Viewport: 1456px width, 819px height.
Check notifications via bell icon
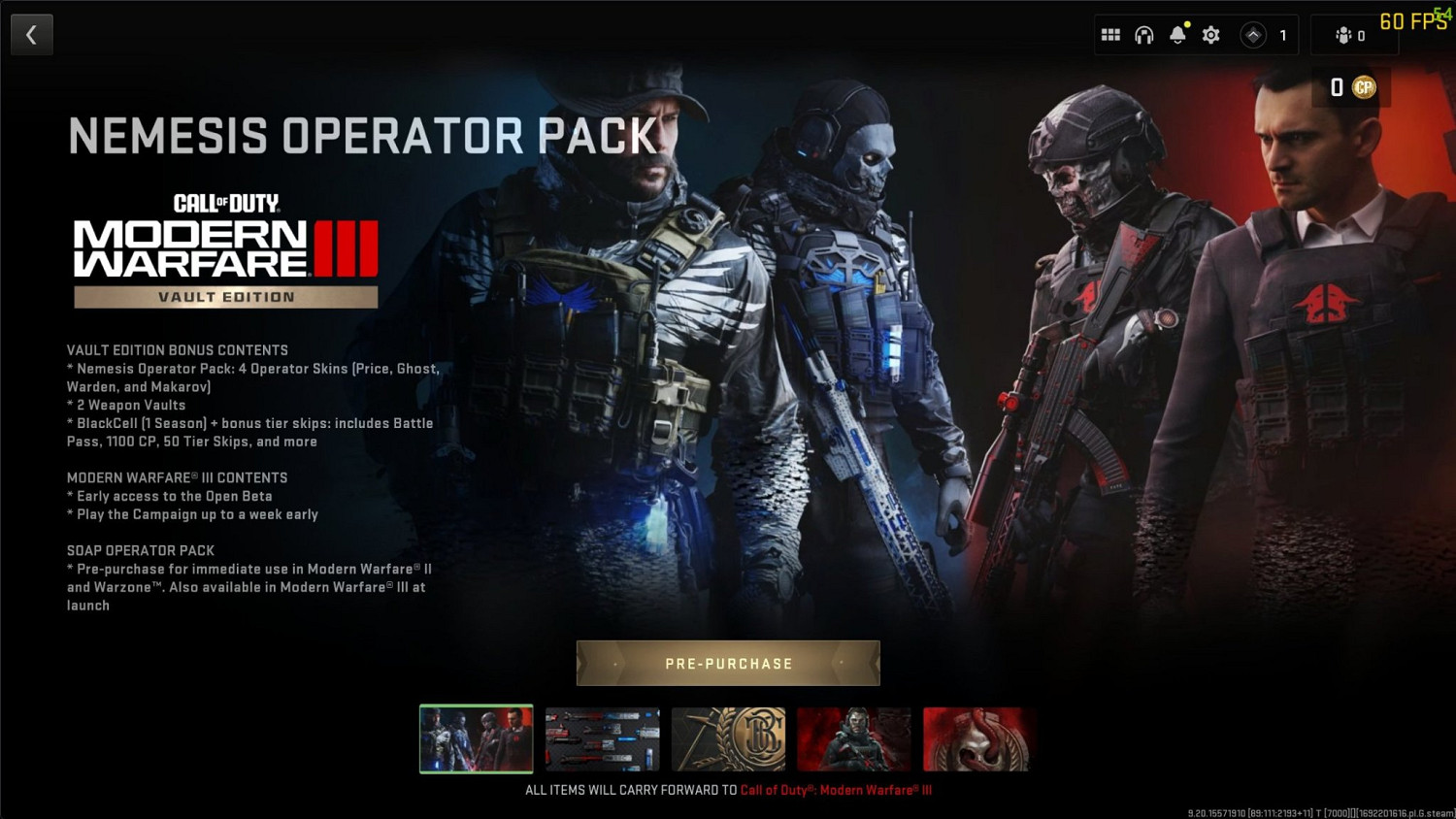click(x=1177, y=34)
